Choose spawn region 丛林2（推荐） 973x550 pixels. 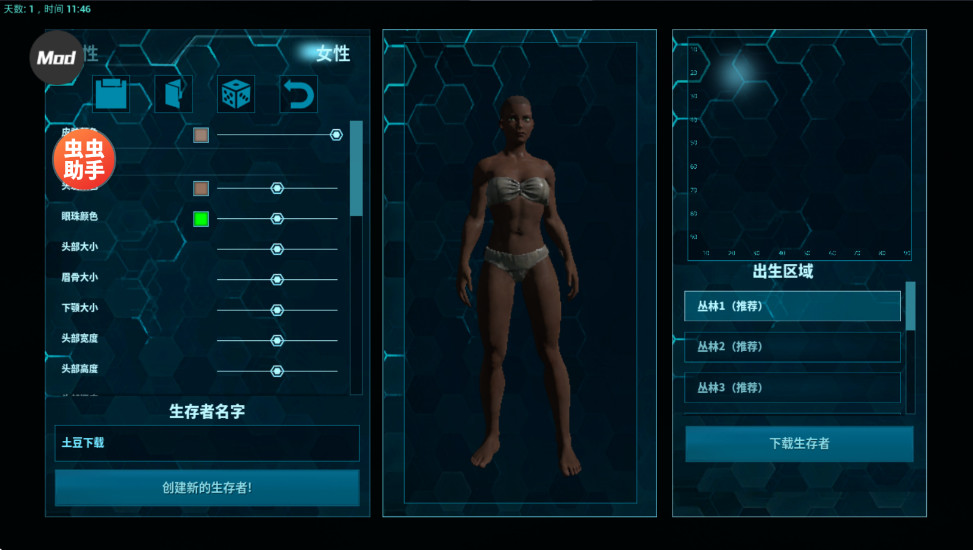pyautogui.click(x=792, y=347)
